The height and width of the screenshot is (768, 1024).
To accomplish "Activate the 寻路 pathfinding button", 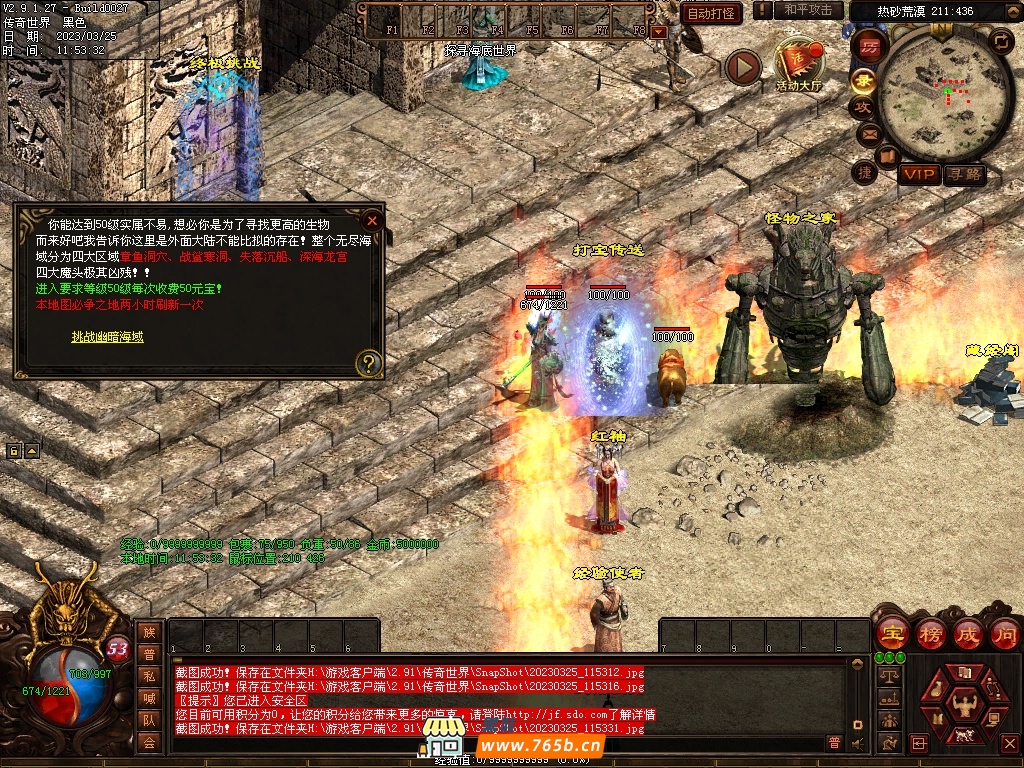I will click(x=965, y=175).
